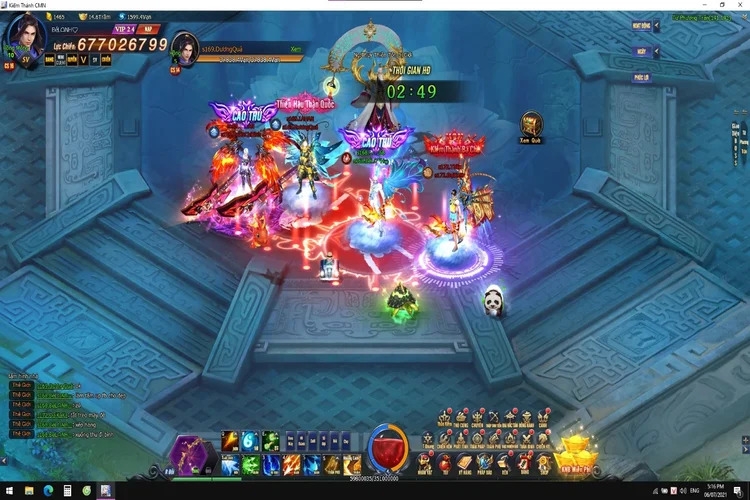Open the Windows Start menu
Image resolution: width=750 pixels, height=500 pixels.
tap(9, 491)
